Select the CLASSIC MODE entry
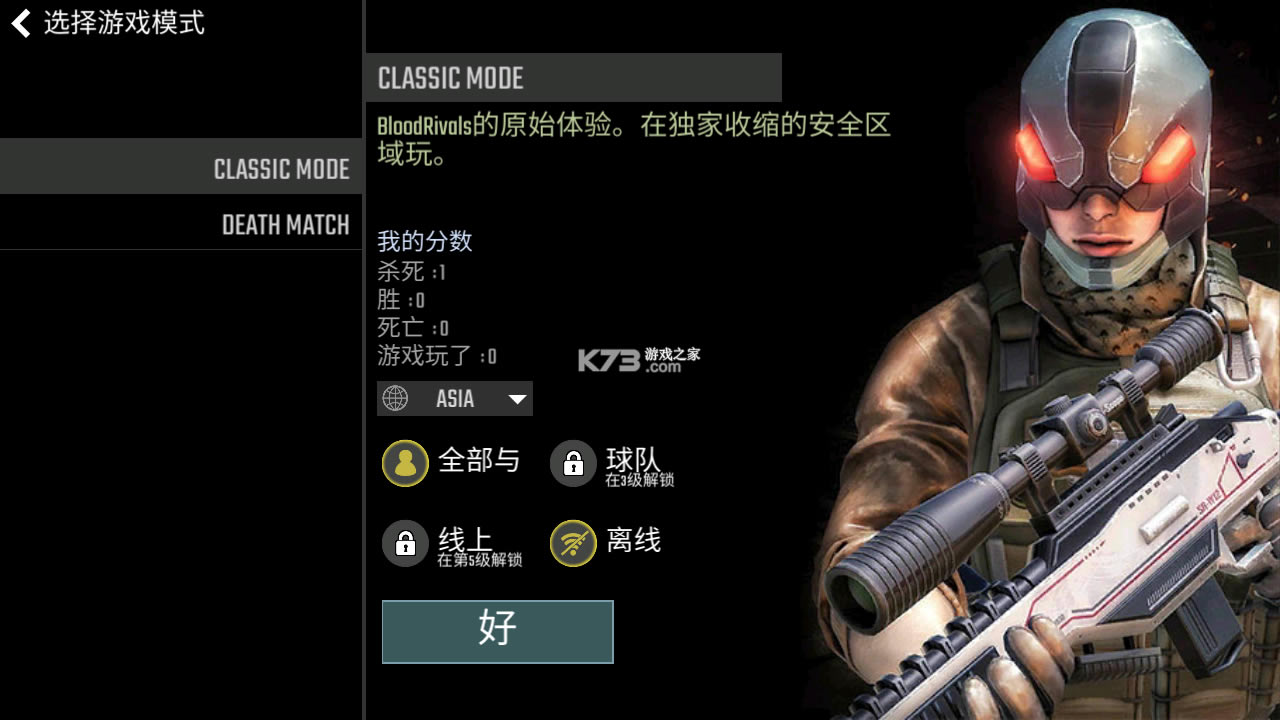This screenshot has height=720, width=1280. (x=281, y=169)
